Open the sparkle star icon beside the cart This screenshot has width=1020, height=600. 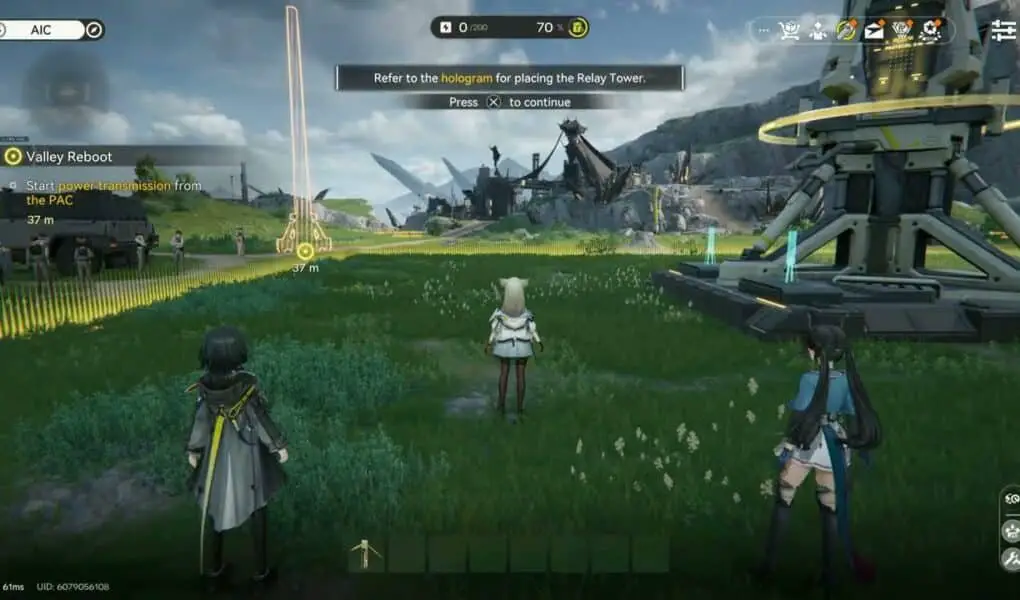[818, 31]
